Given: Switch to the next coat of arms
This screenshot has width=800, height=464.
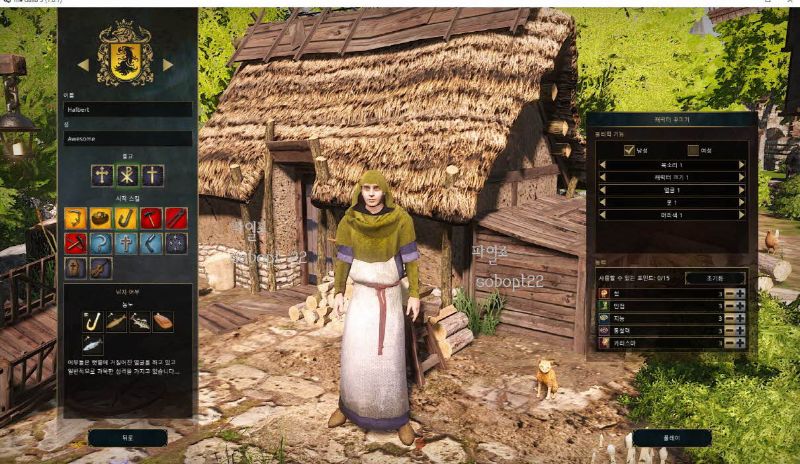Looking at the screenshot, I should [x=168, y=65].
